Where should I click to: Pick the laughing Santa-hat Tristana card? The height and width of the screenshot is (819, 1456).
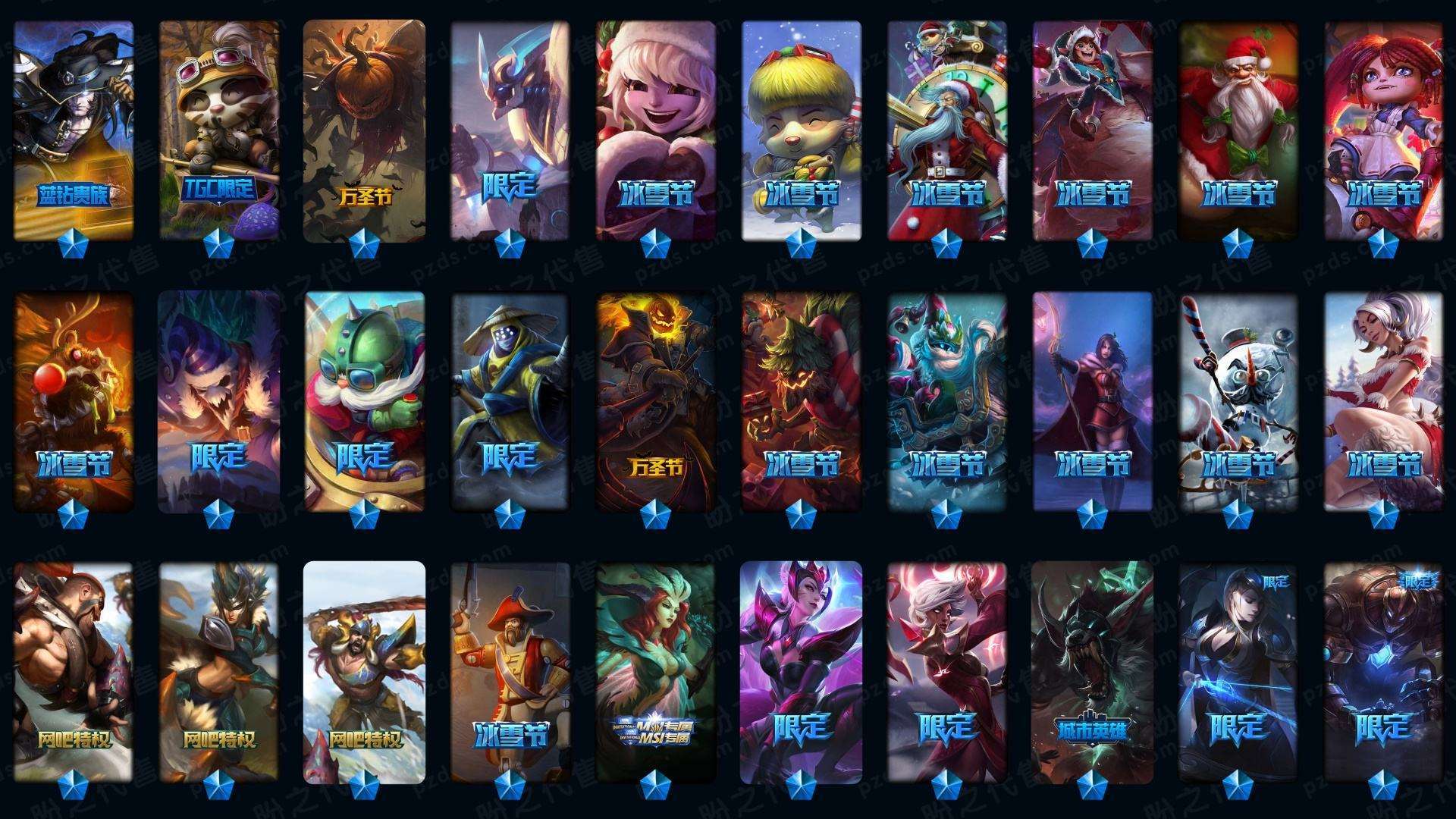coord(656,129)
